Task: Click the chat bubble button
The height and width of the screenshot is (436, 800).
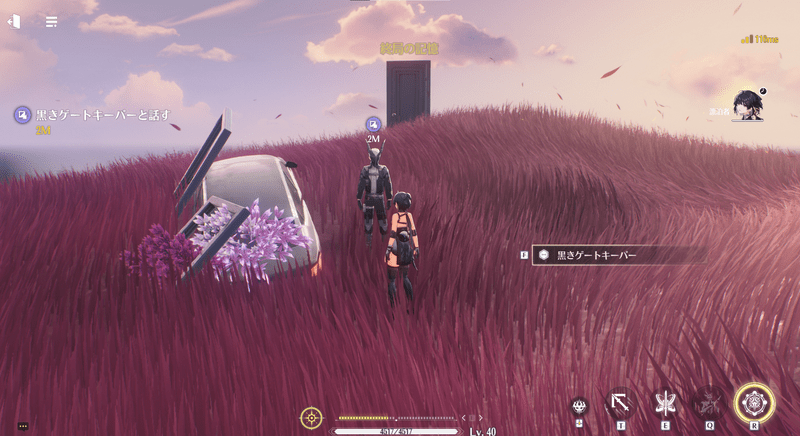Action: 23,426
